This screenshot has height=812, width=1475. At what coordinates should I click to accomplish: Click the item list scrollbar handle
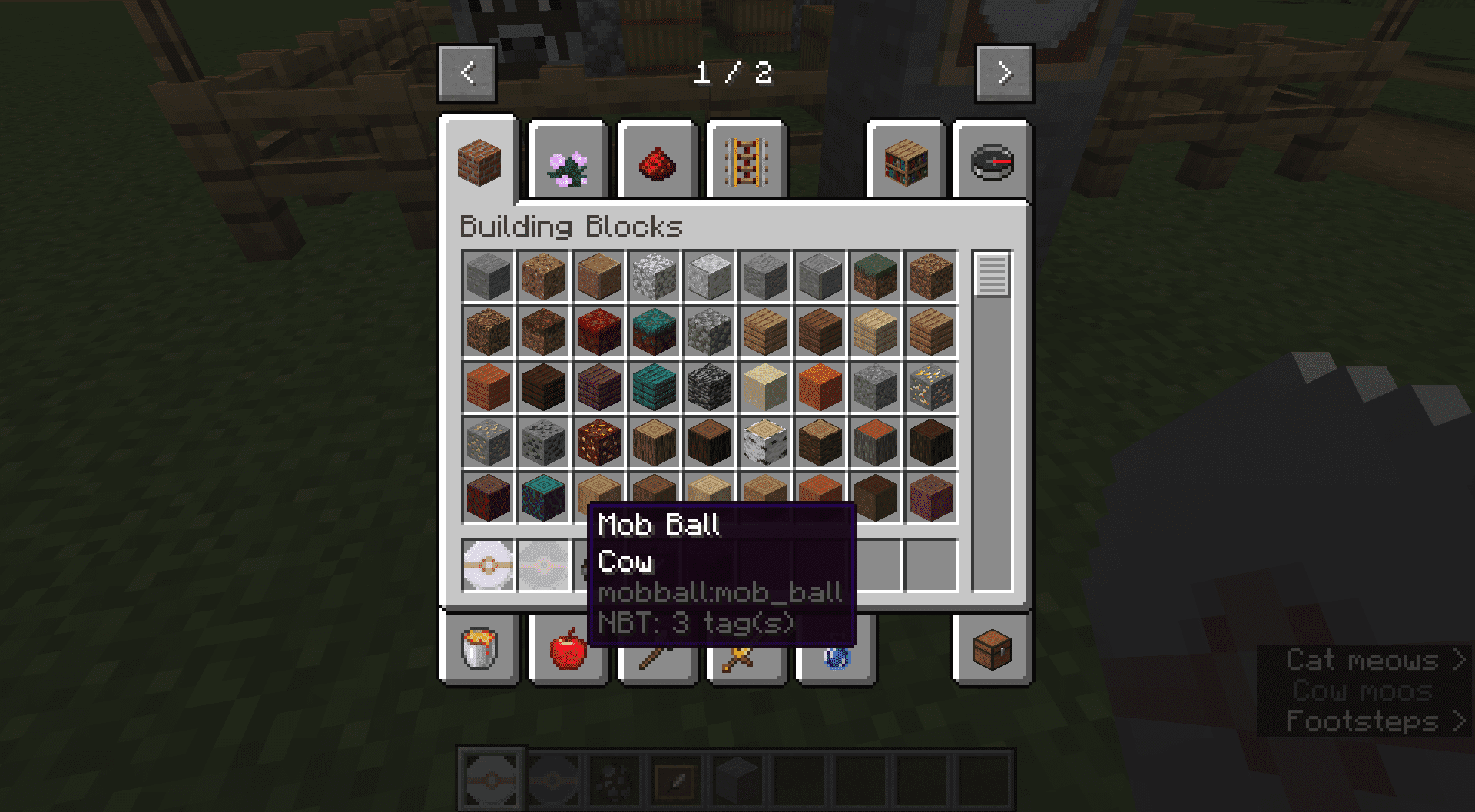tap(992, 274)
